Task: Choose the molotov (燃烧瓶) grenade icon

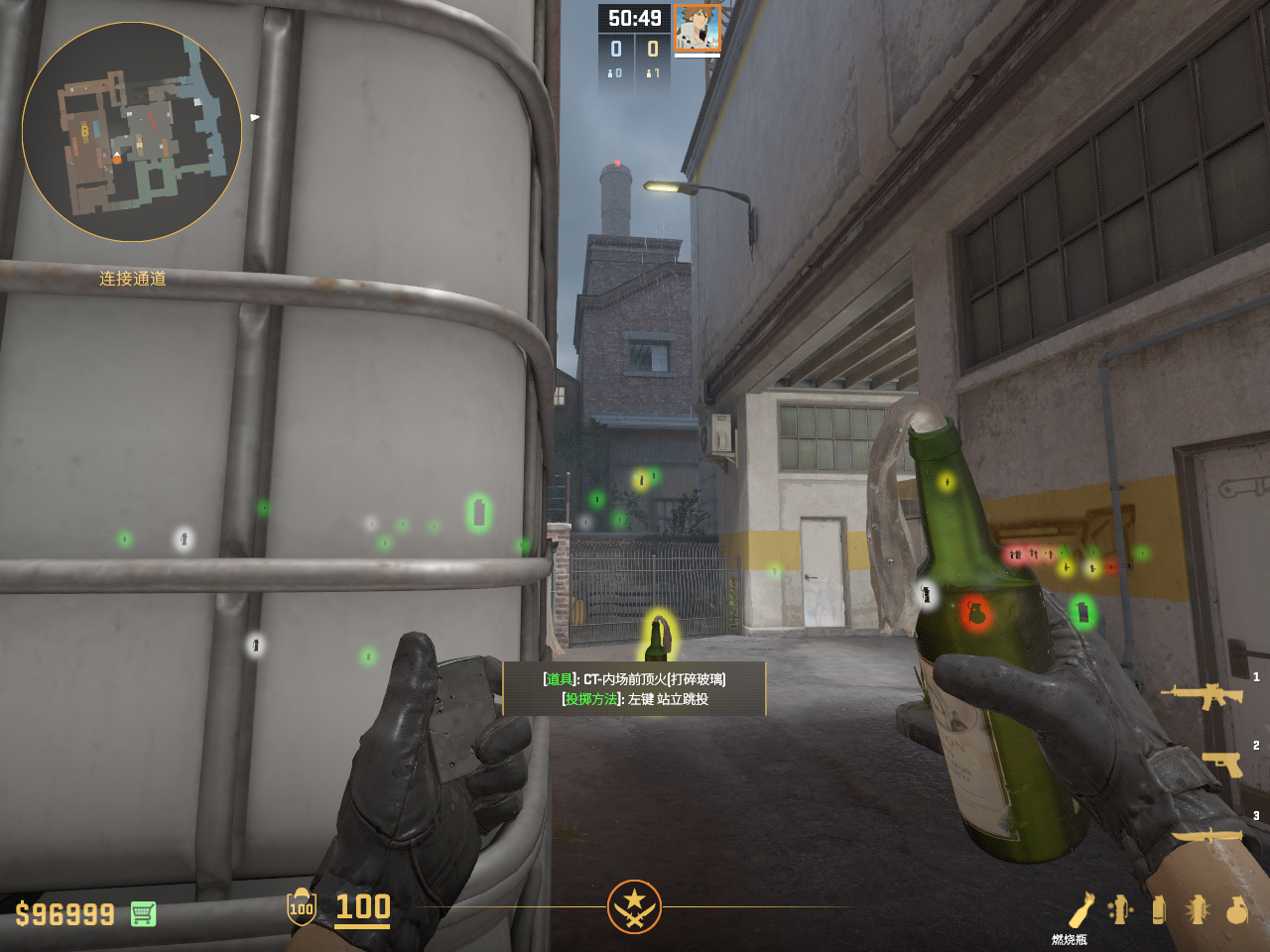Action: click(1080, 909)
